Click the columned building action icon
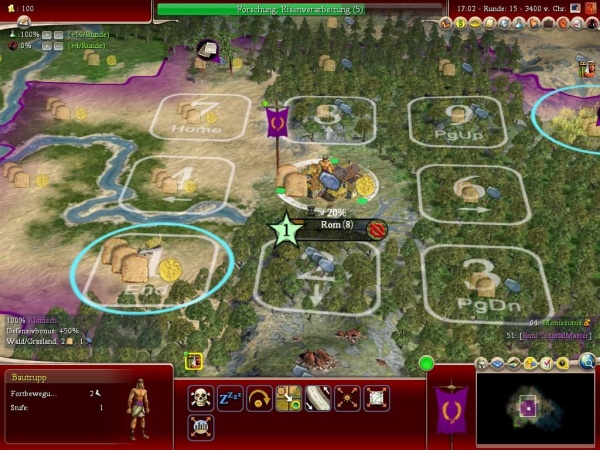 click(x=201, y=427)
